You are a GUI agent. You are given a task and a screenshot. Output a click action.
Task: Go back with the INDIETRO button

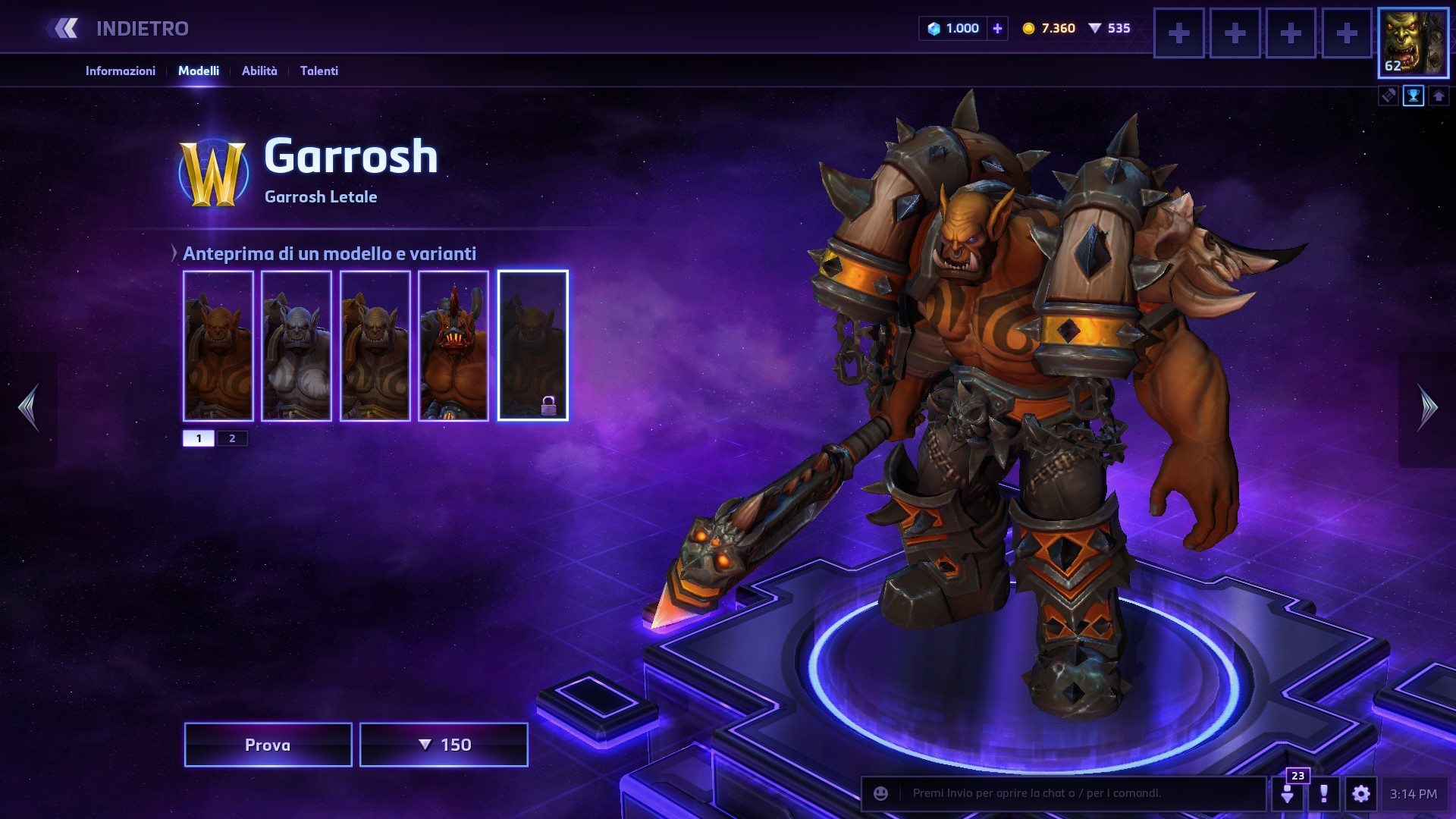click(121, 29)
